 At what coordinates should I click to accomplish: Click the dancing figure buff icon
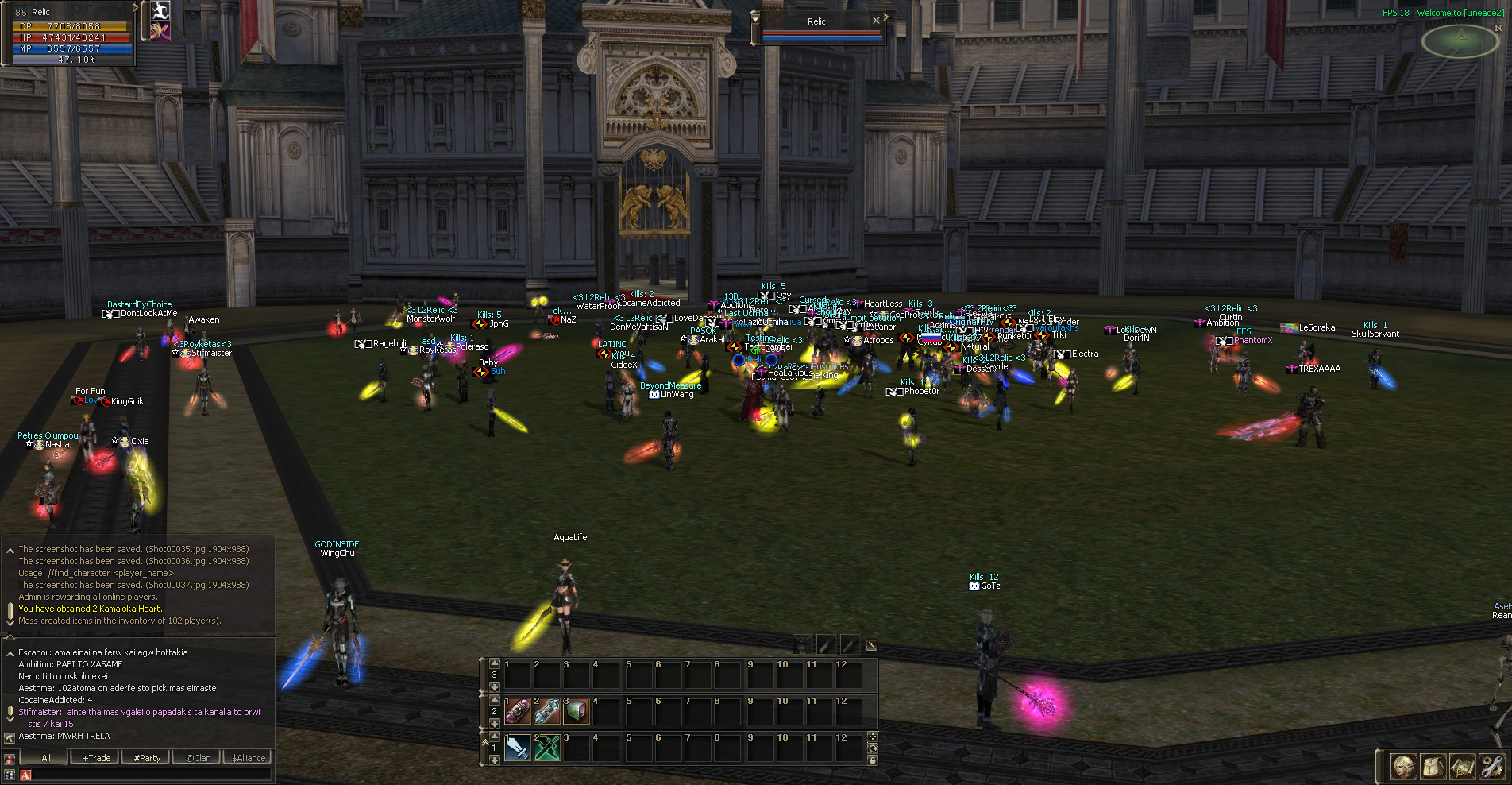[160, 10]
